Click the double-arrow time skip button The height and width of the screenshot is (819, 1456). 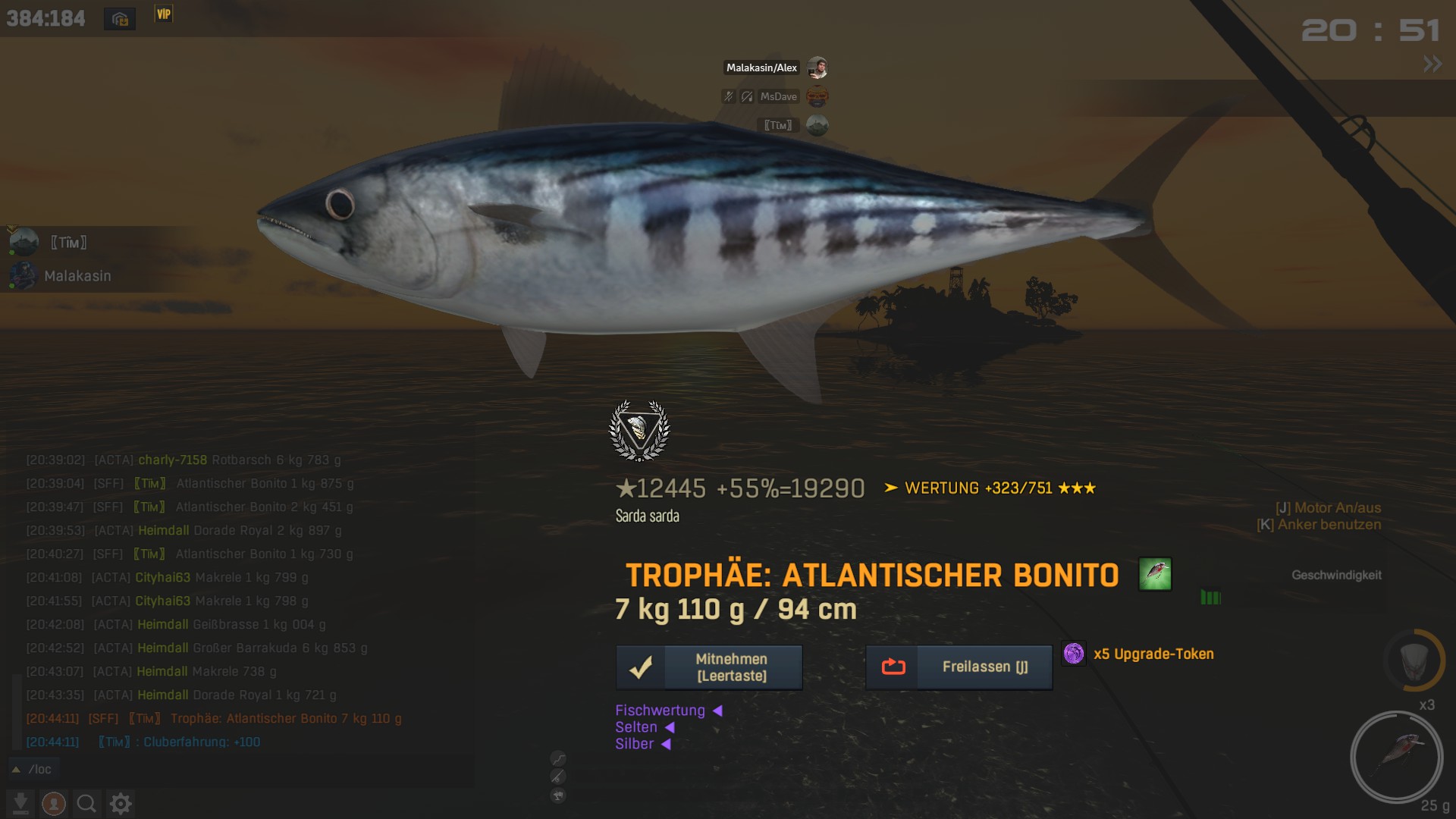coord(1432,64)
